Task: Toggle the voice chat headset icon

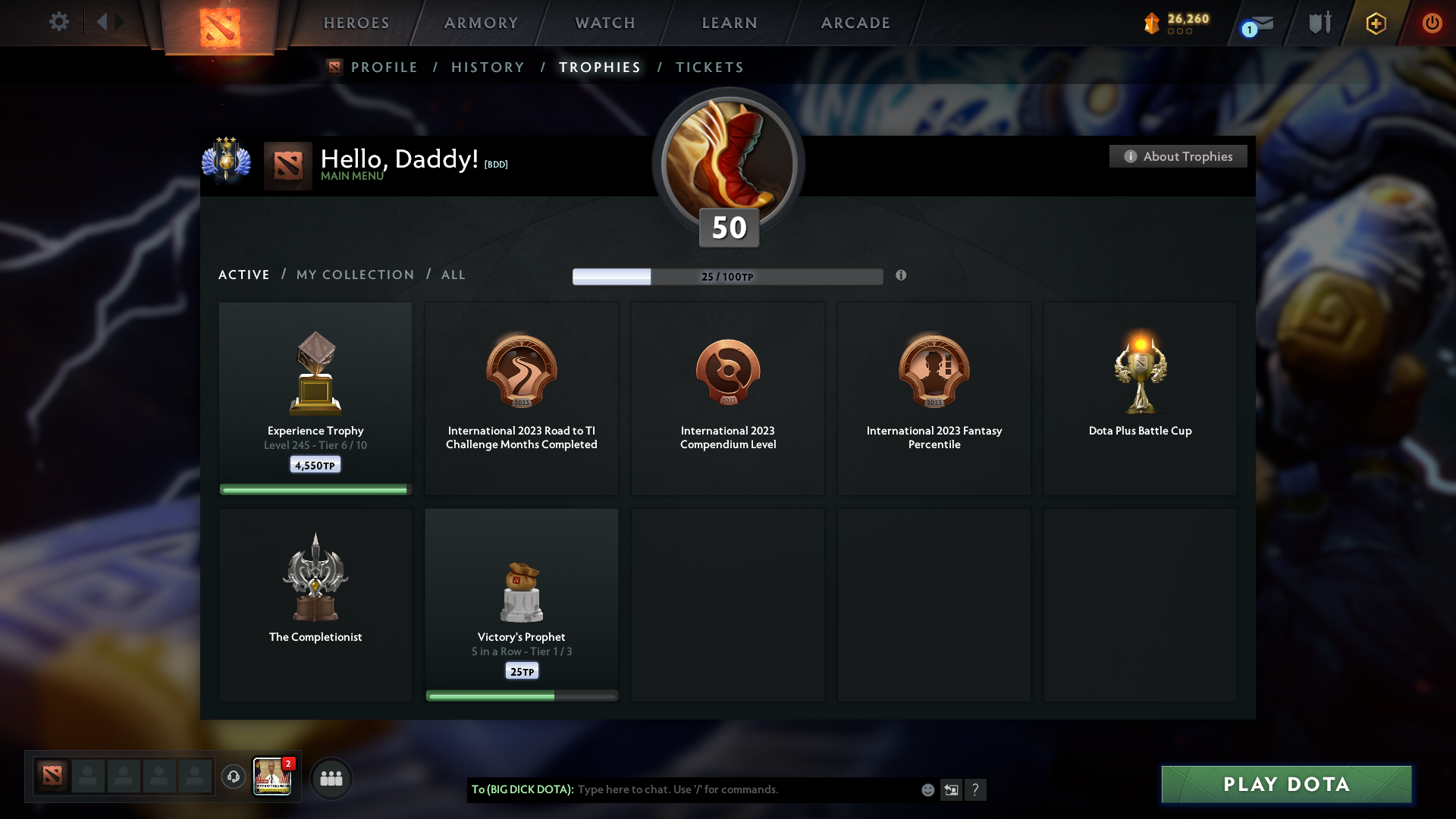Action: coord(233,778)
